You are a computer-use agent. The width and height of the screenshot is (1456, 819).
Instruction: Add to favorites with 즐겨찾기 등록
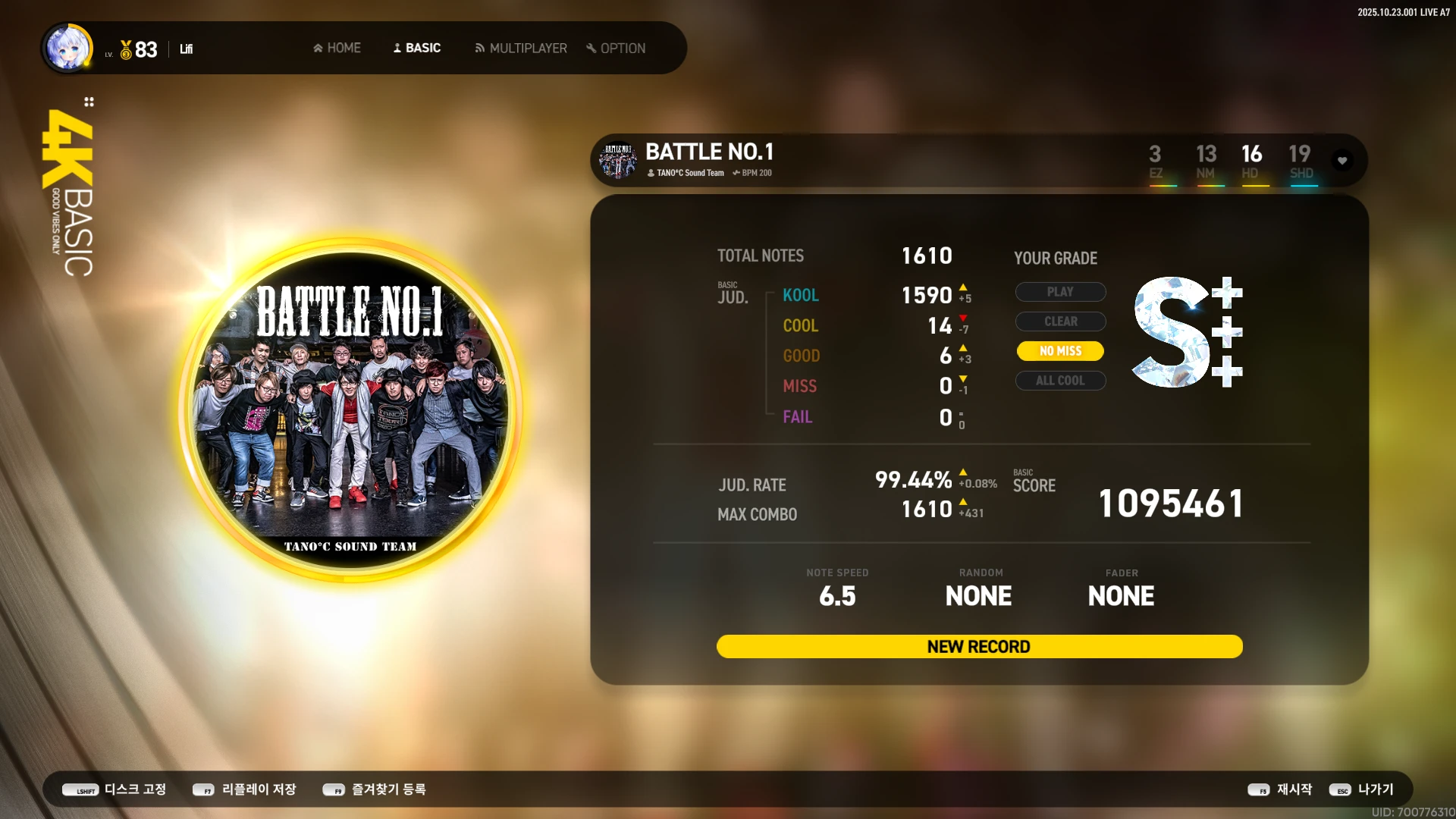[x=375, y=789]
